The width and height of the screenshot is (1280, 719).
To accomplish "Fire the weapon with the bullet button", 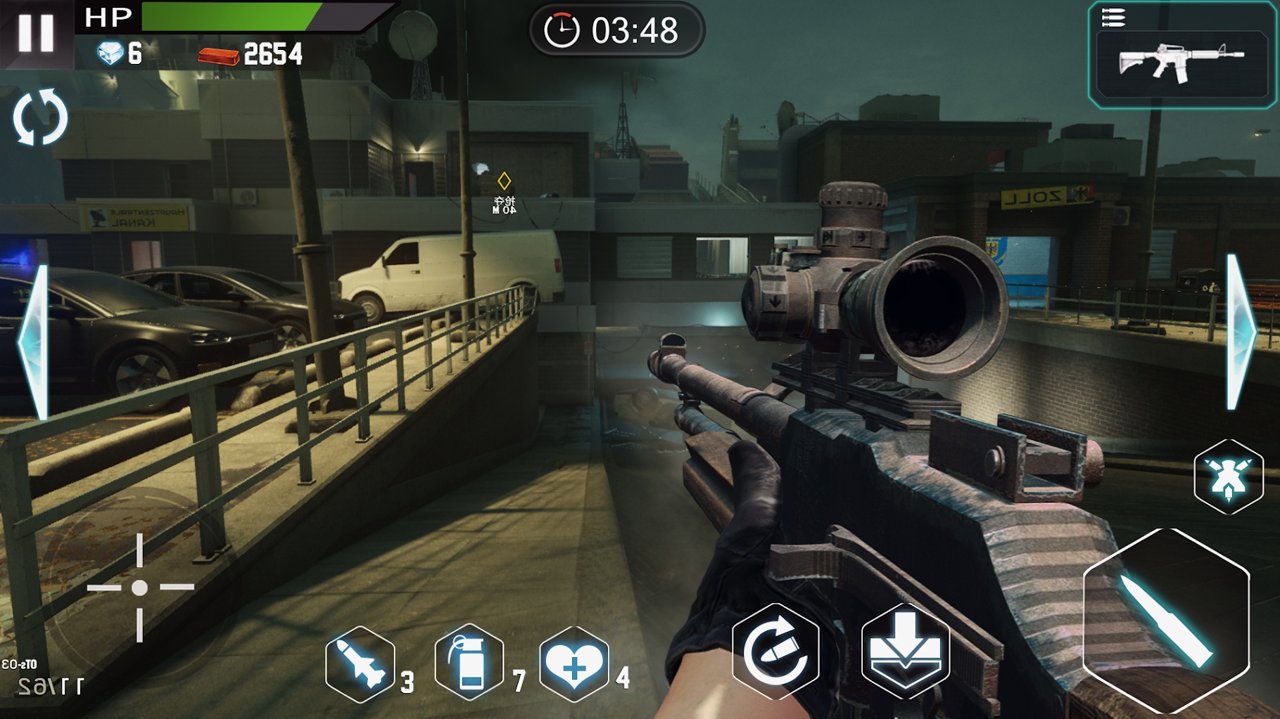I will tap(1166, 620).
